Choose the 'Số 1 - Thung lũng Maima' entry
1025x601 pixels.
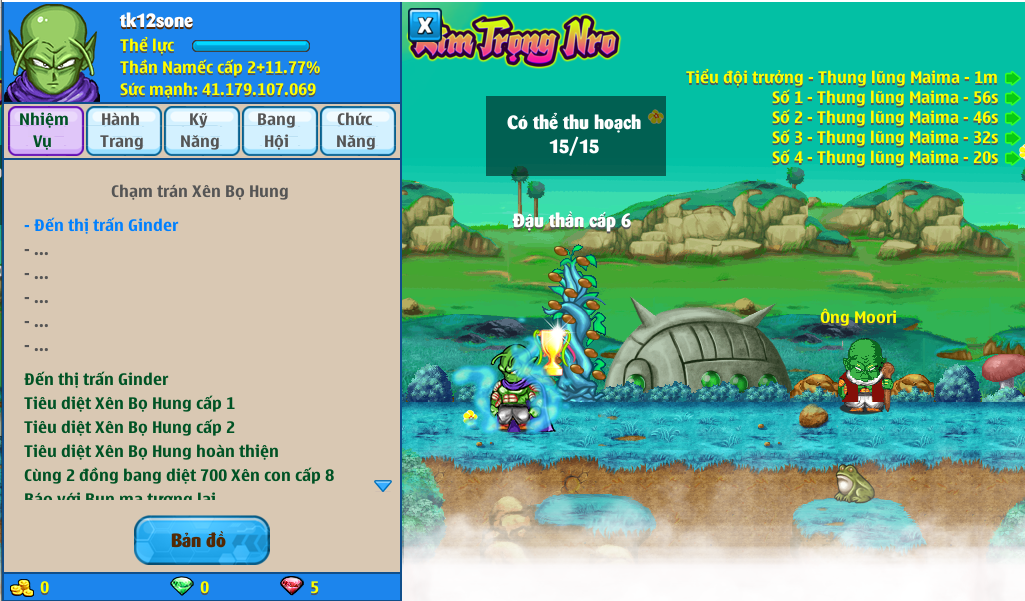tap(884, 97)
